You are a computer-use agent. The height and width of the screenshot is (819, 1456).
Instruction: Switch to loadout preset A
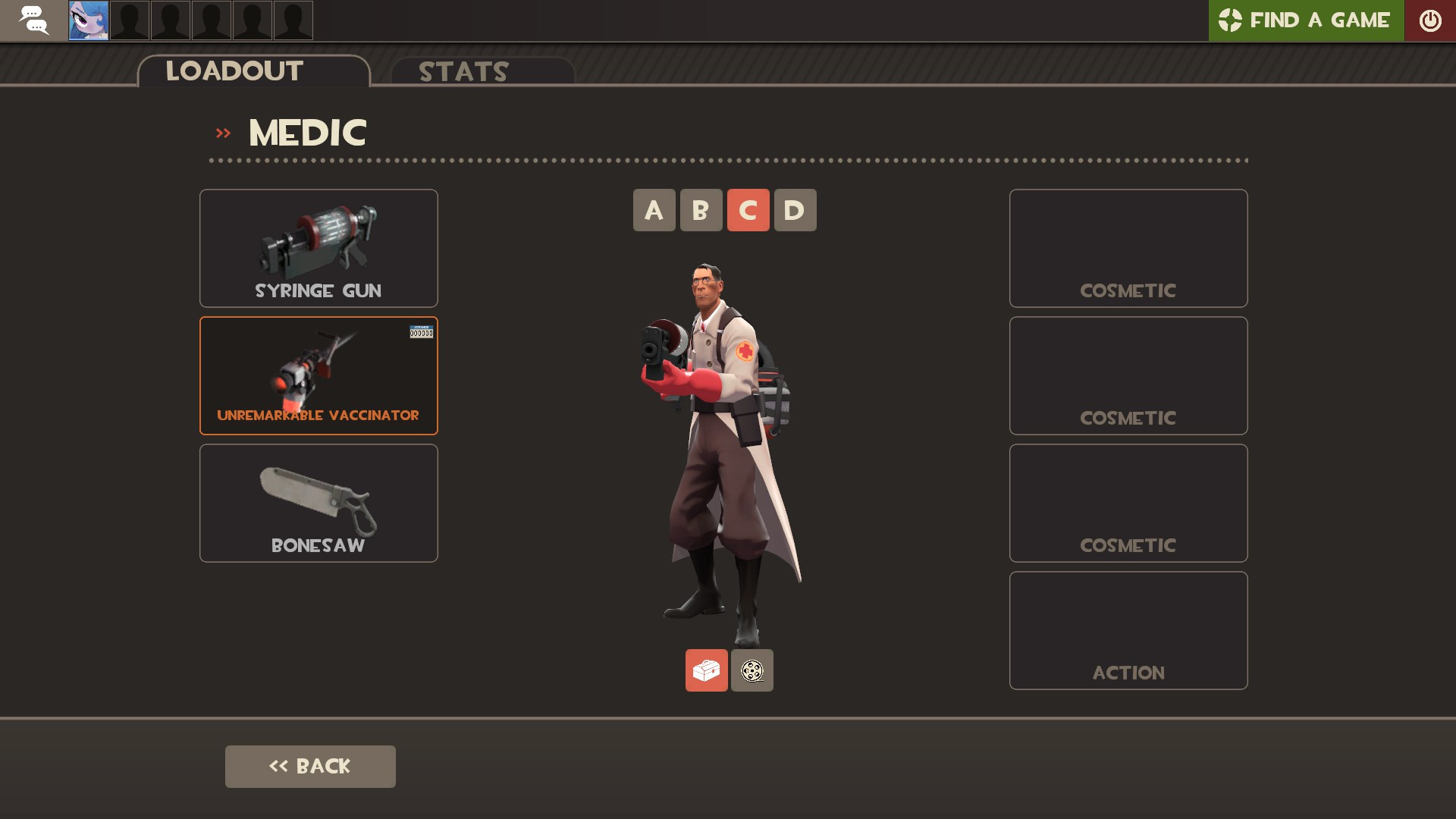coord(654,210)
